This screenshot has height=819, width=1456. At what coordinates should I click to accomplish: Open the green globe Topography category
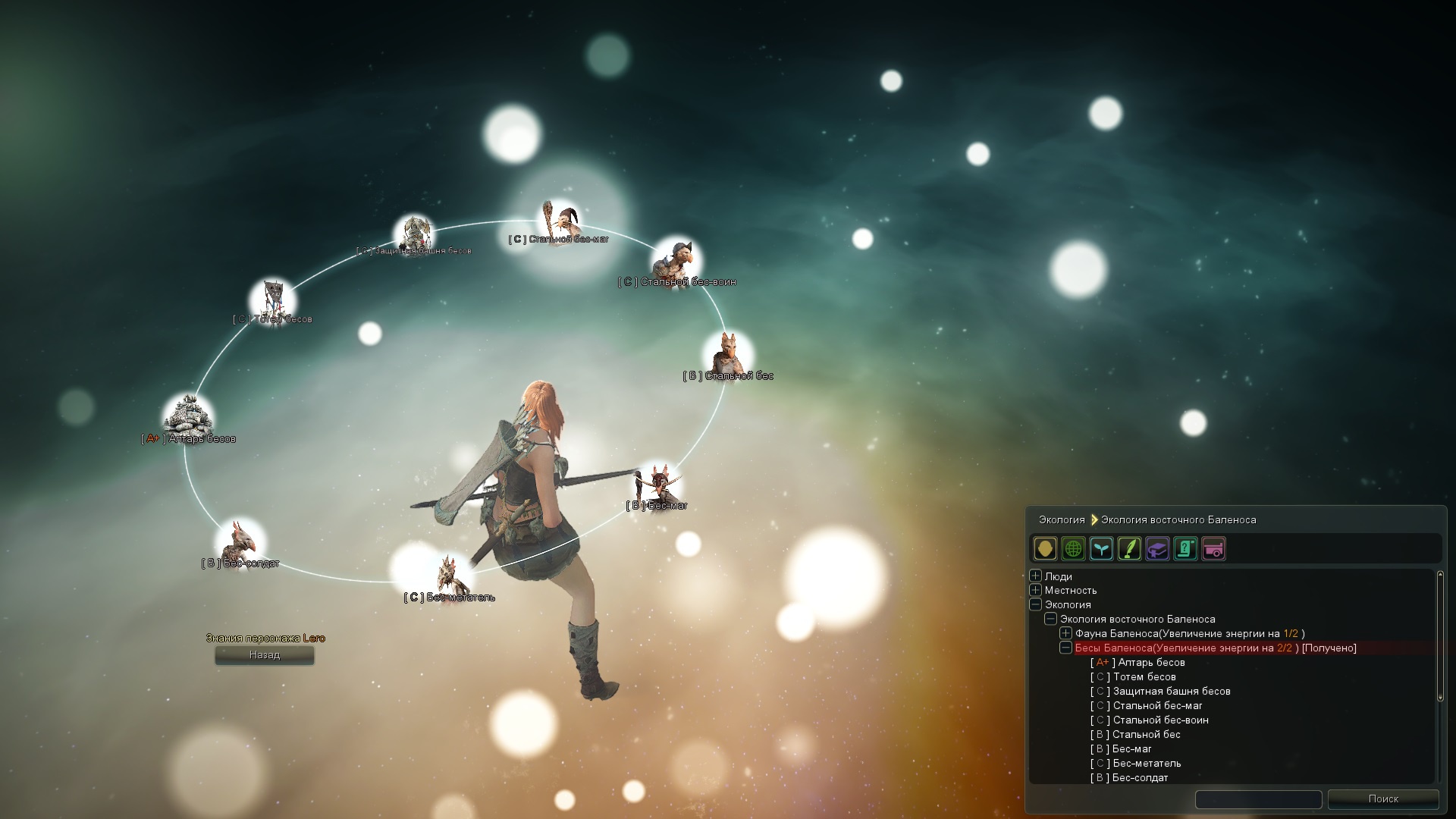1074,548
